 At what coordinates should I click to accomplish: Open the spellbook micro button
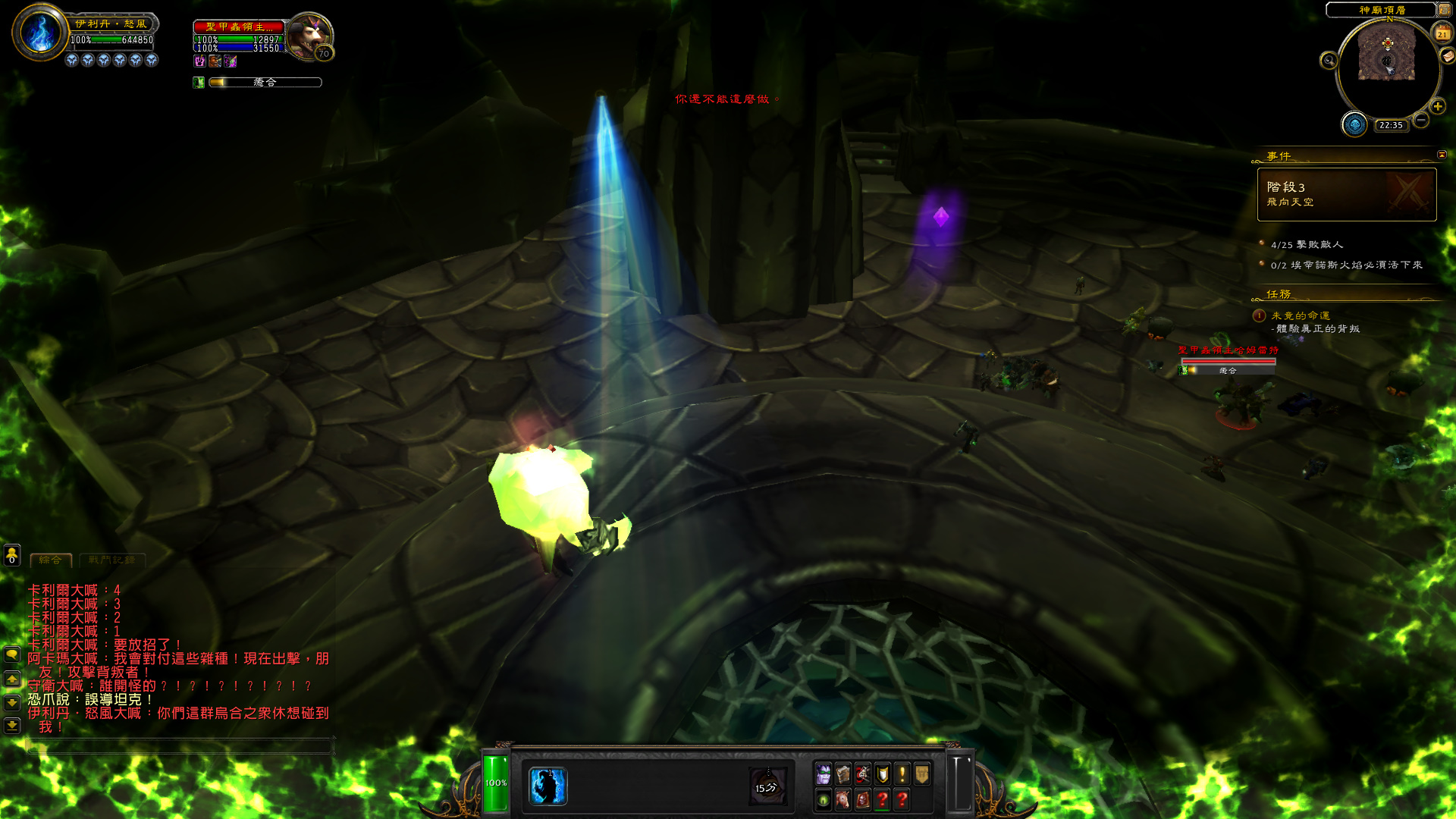(843, 774)
